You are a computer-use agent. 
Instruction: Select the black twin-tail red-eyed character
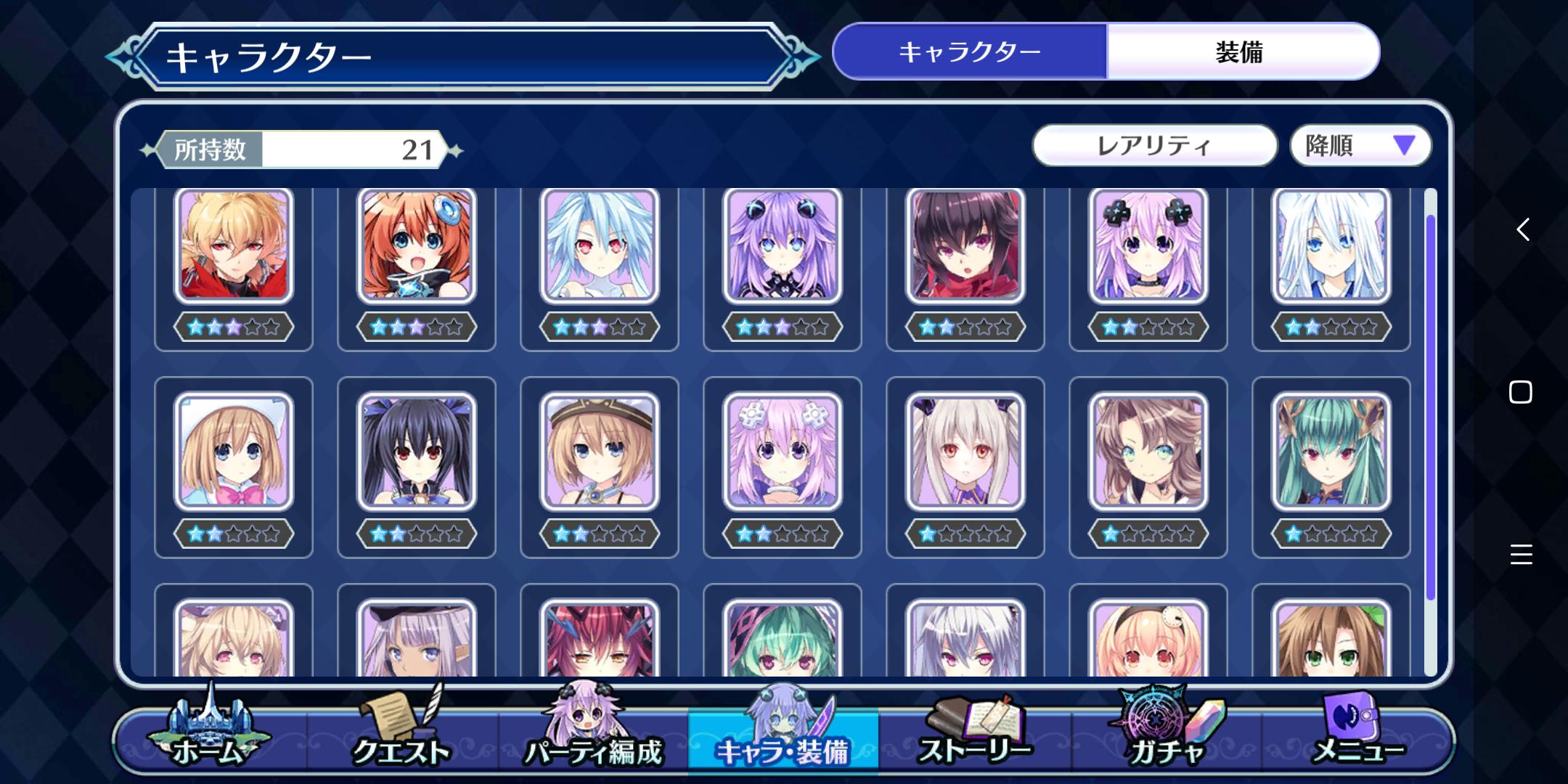point(417,452)
